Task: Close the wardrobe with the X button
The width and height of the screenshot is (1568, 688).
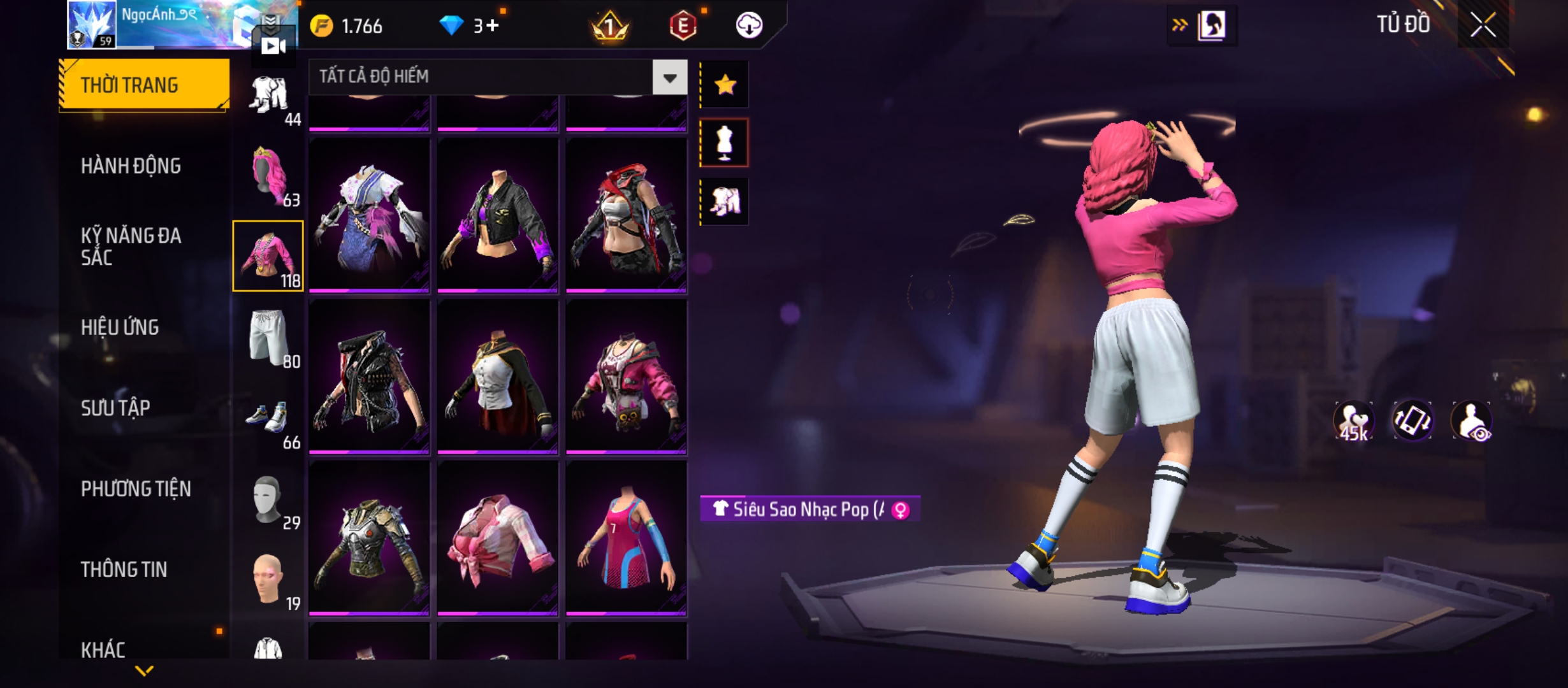Action: point(1483,25)
